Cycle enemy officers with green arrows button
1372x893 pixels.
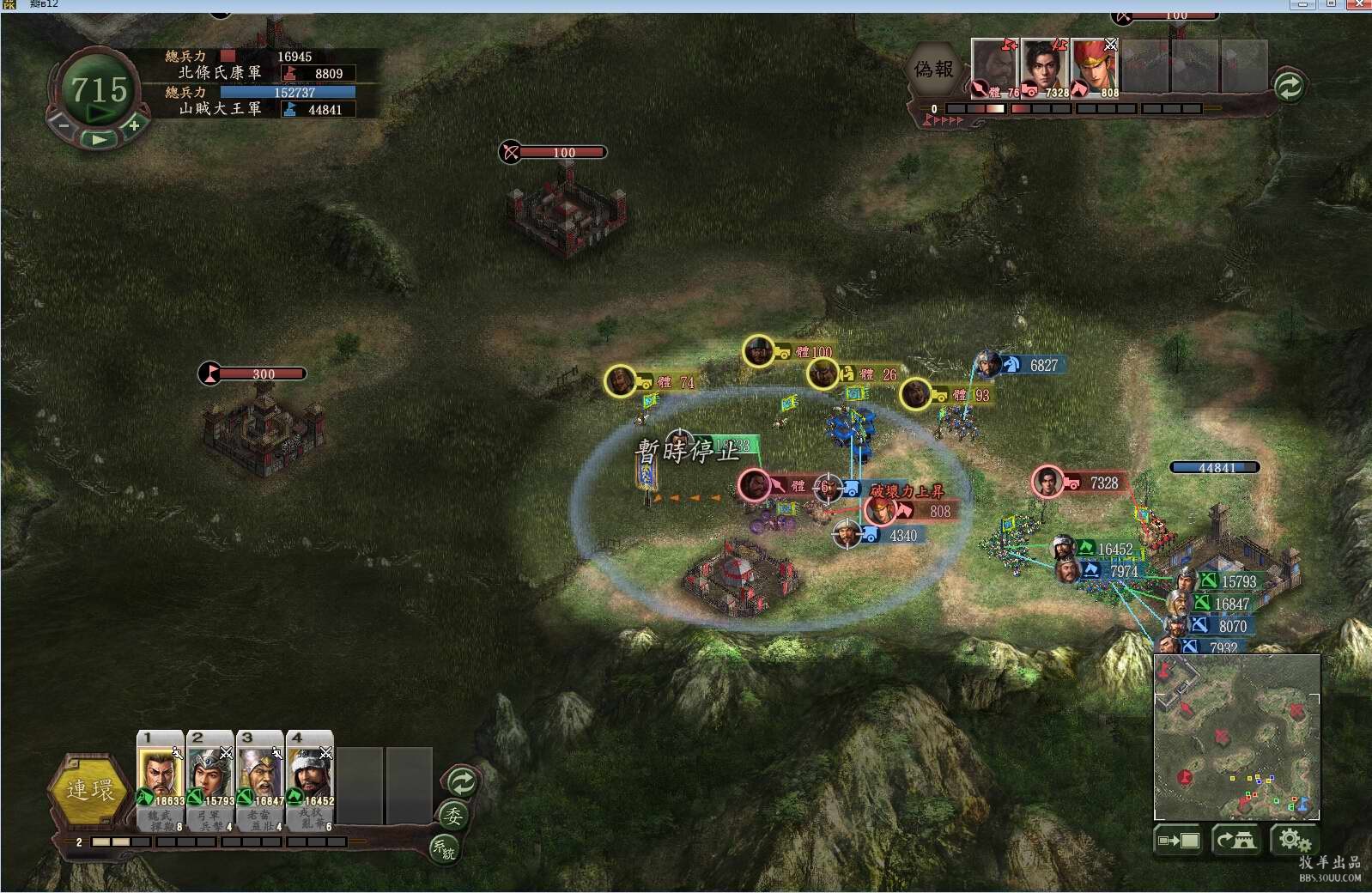click(1288, 87)
